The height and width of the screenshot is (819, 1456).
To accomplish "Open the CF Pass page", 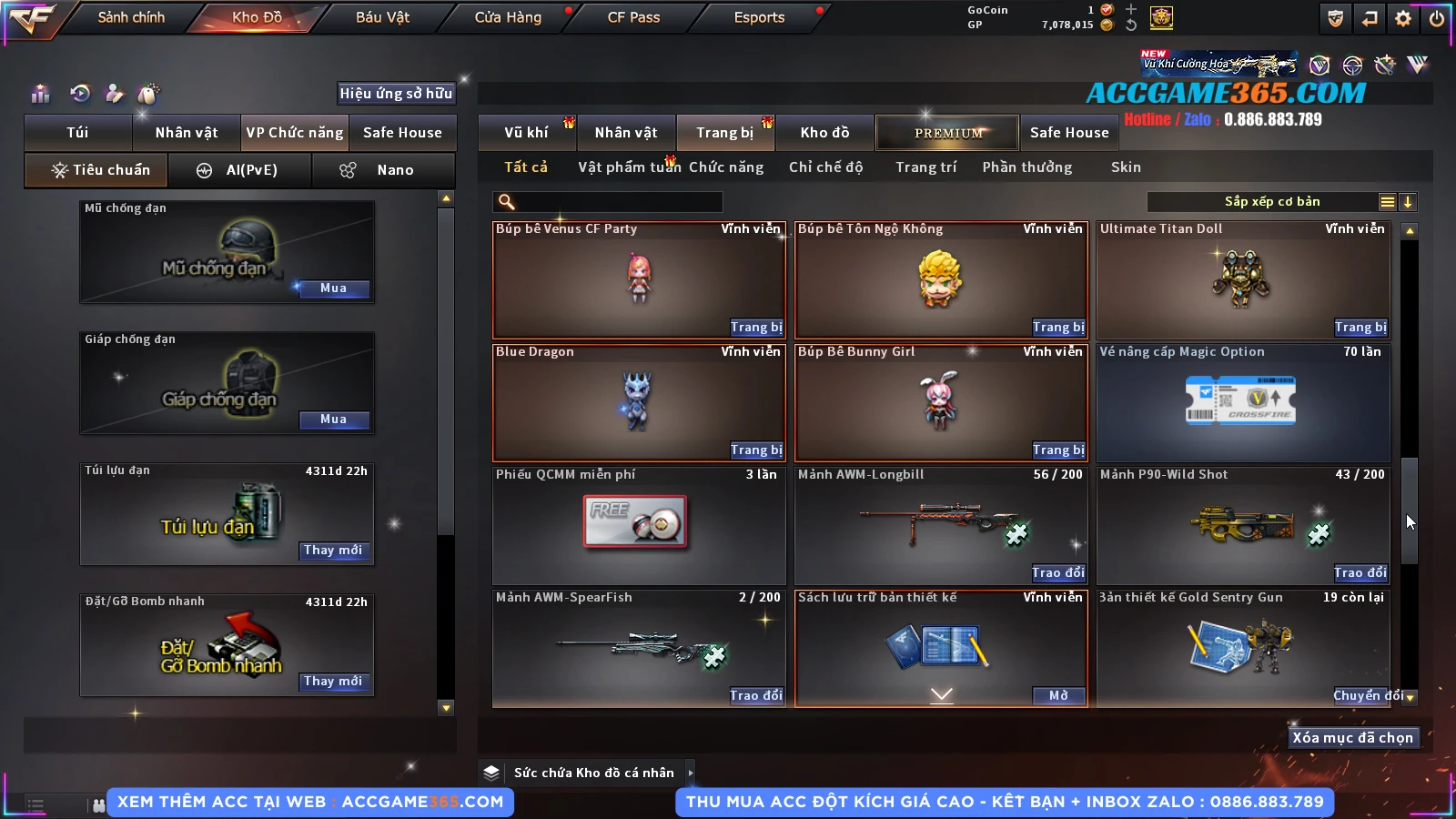I will 633,17.
